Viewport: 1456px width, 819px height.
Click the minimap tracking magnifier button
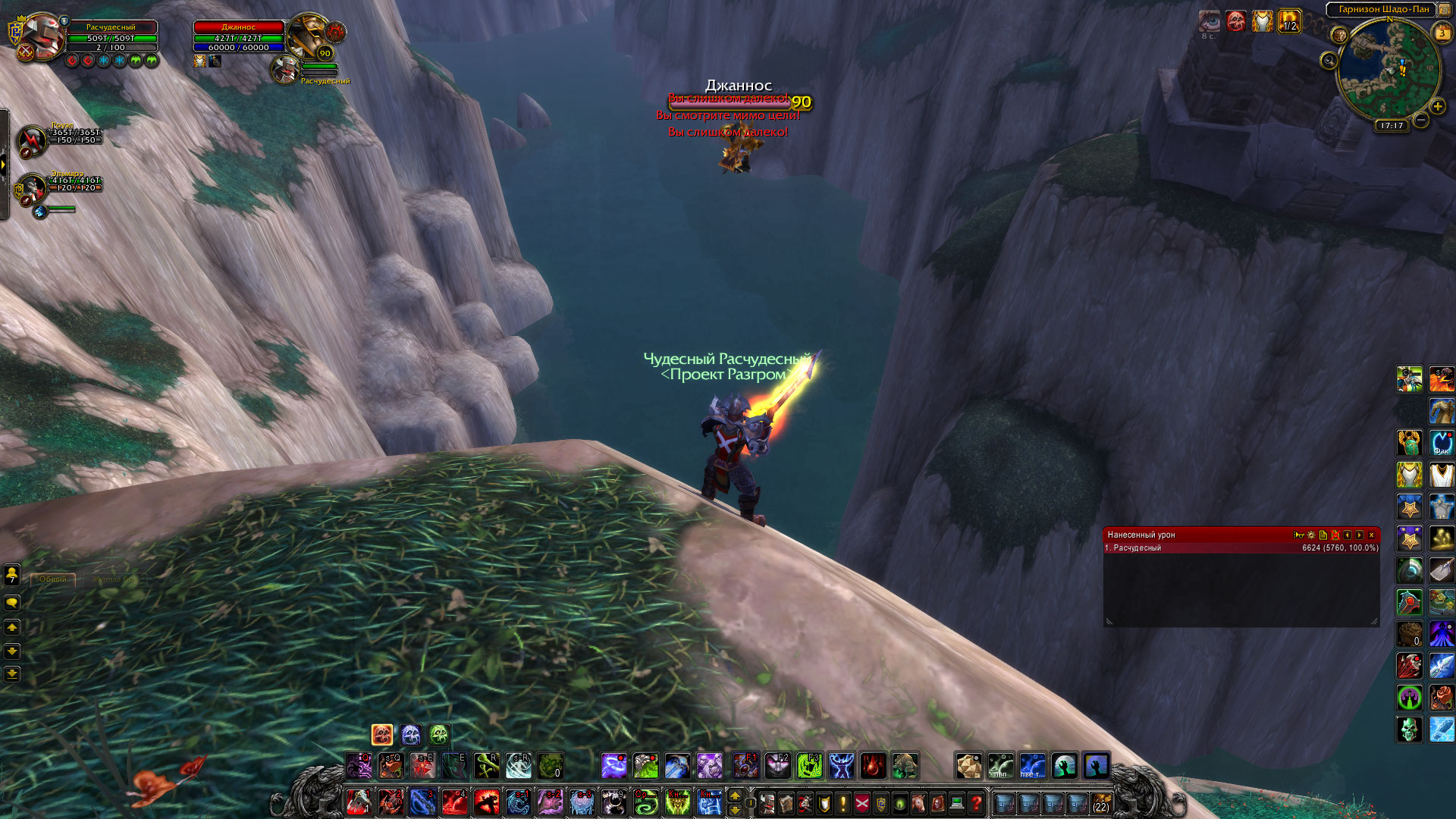click(1329, 60)
